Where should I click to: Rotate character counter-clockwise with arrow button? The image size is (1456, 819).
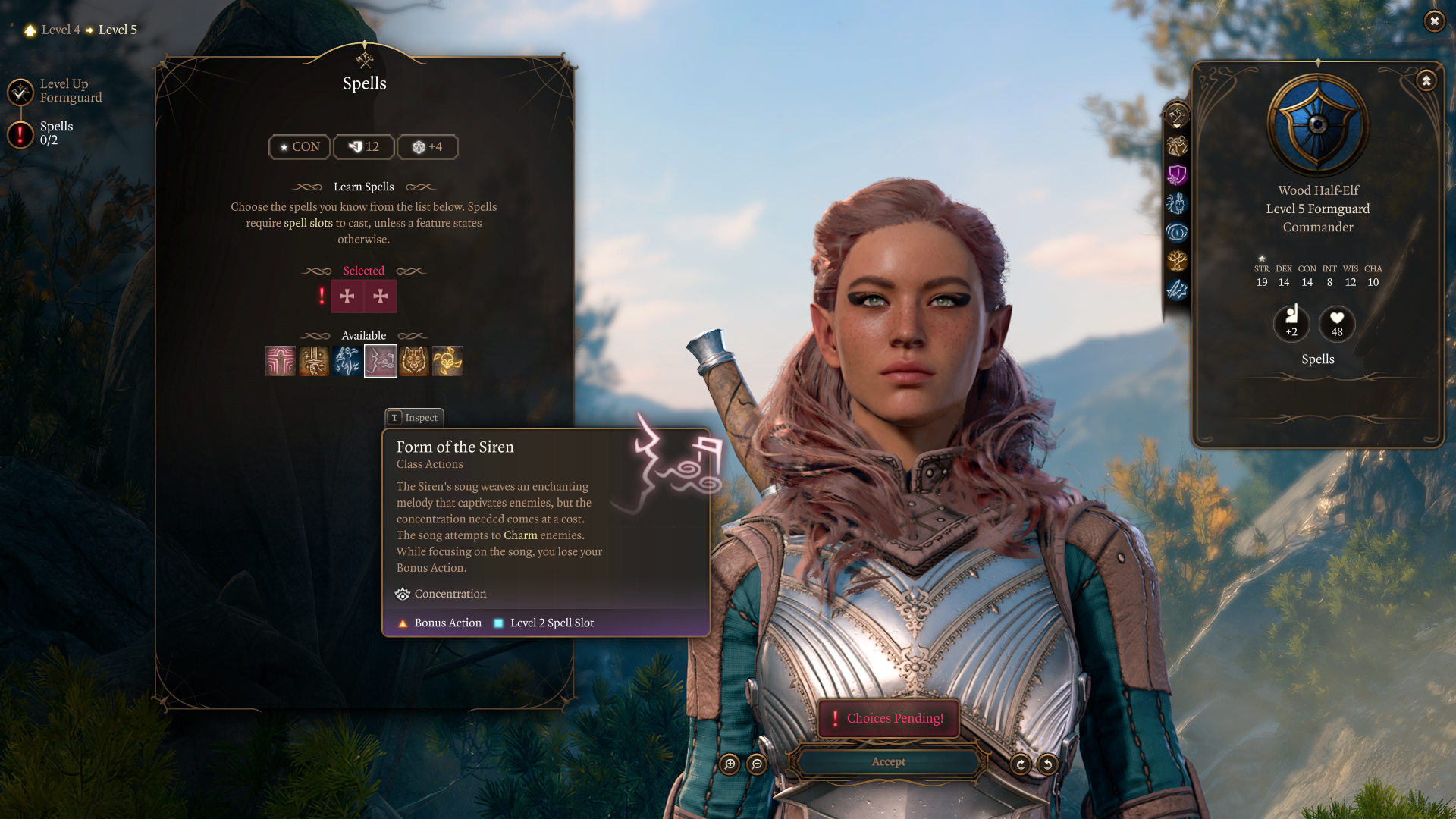point(1048,764)
